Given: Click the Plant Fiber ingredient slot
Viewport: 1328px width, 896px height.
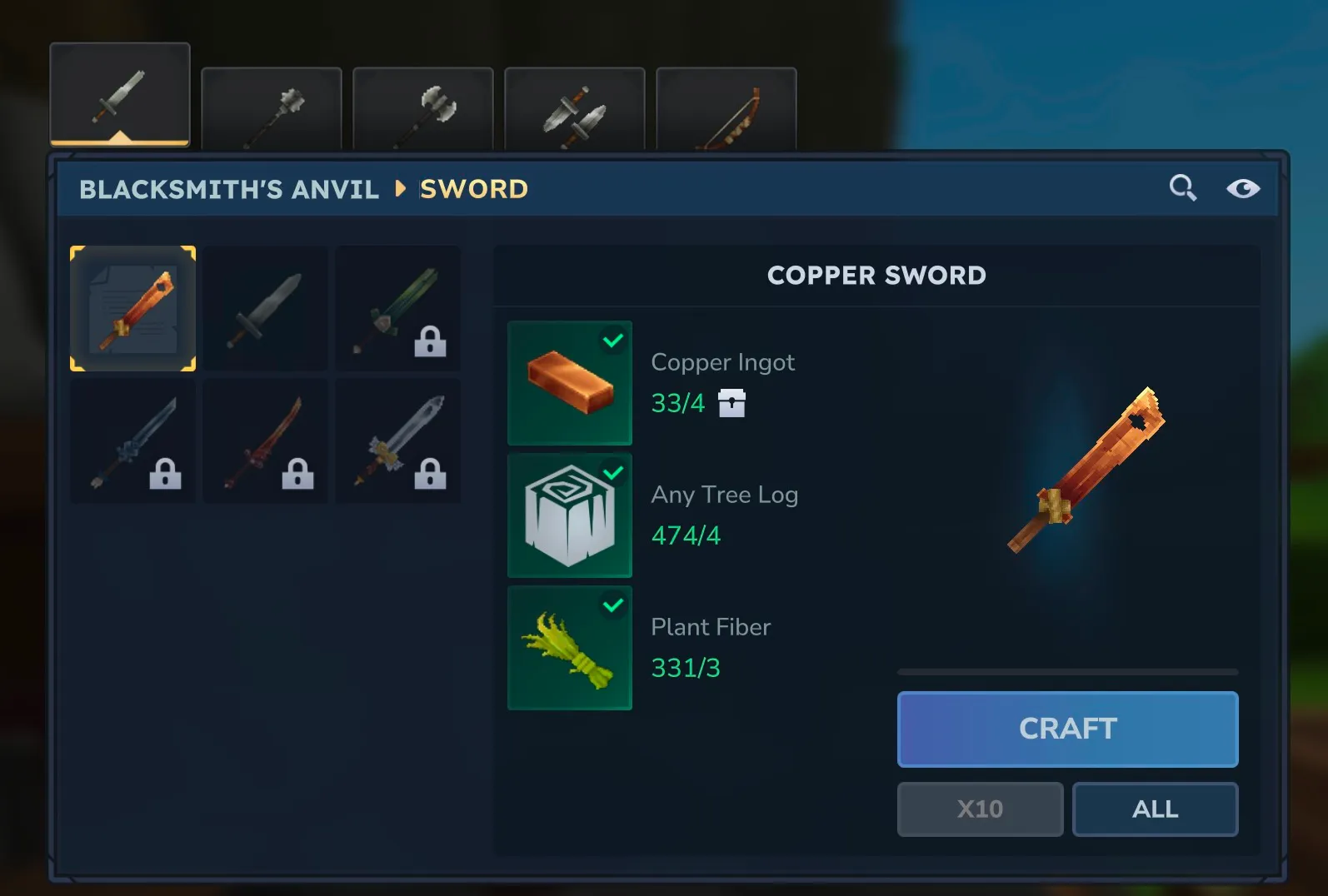Looking at the screenshot, I should point(570,648).
